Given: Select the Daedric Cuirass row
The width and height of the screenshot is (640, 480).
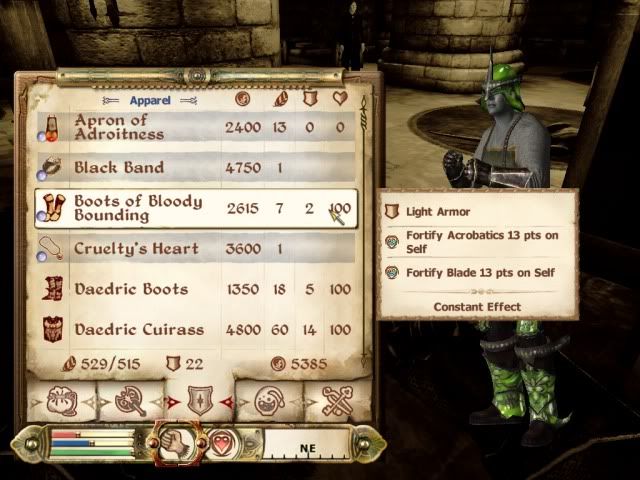Looking at the screenshot, I should tap(190, 329).
